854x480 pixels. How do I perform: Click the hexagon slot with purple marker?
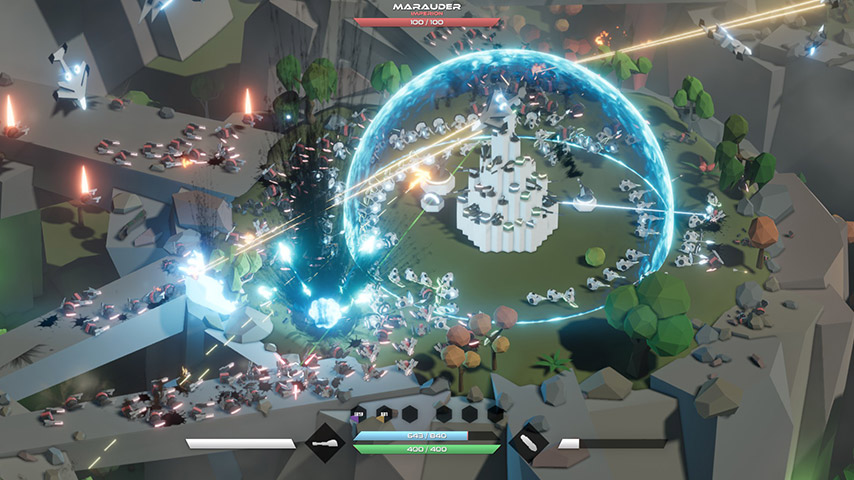pos(358,414)
